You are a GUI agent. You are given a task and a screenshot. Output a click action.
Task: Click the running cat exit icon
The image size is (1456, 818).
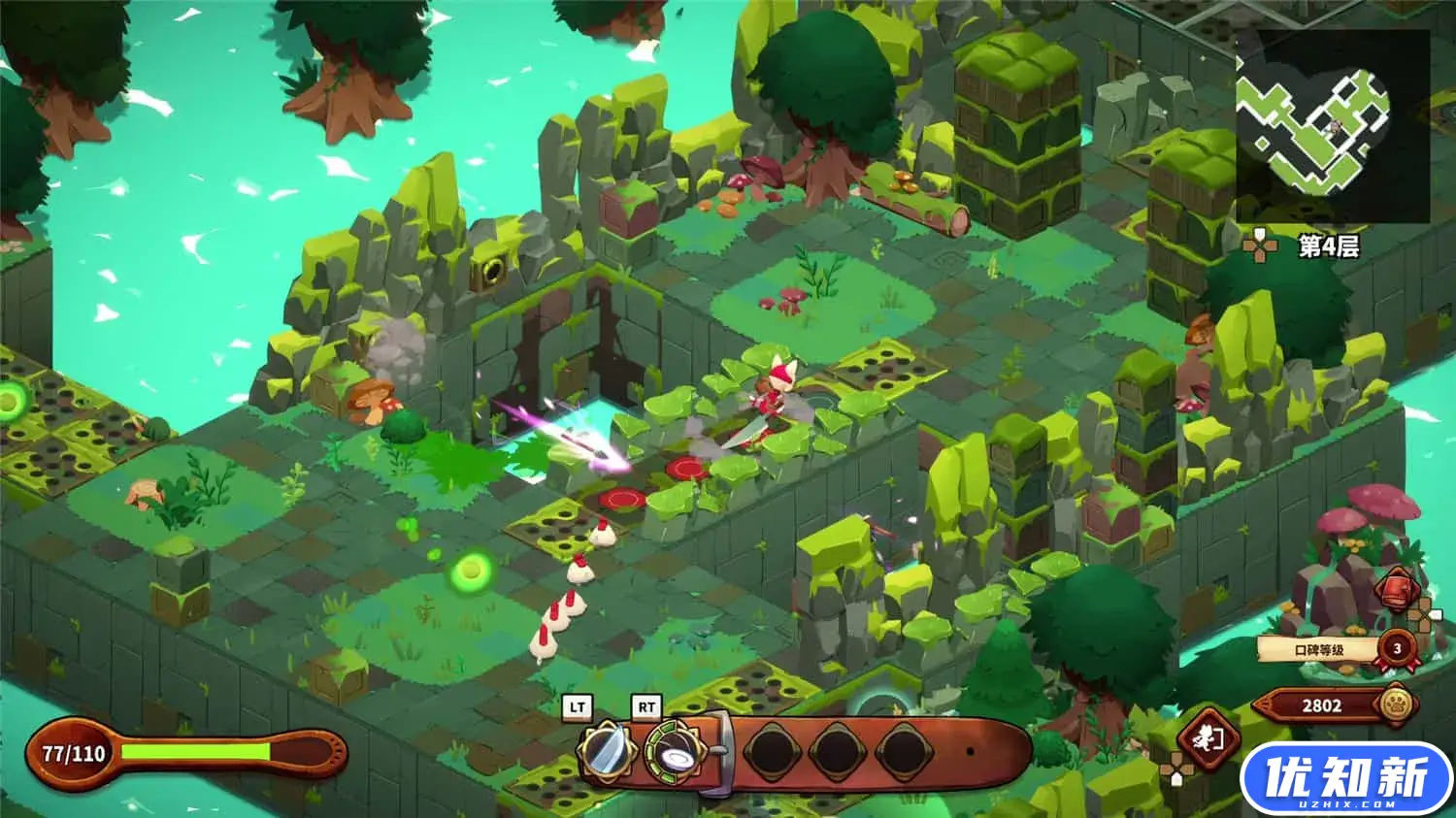click(1206, 740)
